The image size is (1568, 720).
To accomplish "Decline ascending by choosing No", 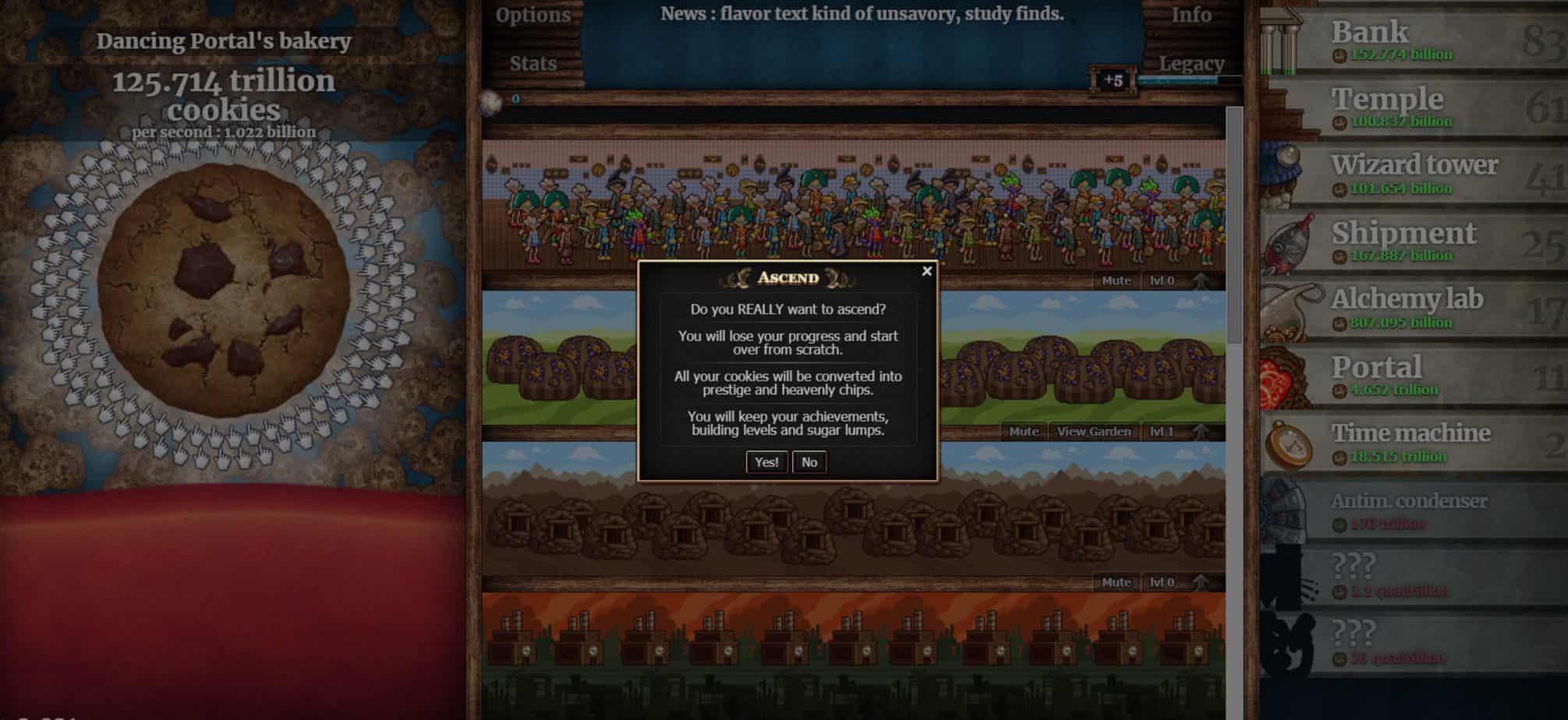I will (x=809, y=462).
